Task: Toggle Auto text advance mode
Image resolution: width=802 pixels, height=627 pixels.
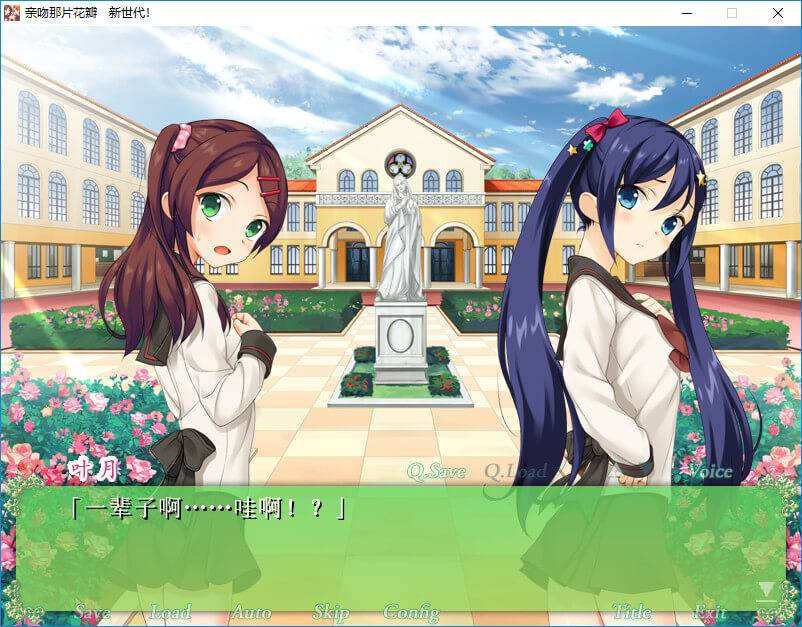Action: pyautogui.click(x=251, y=612)
